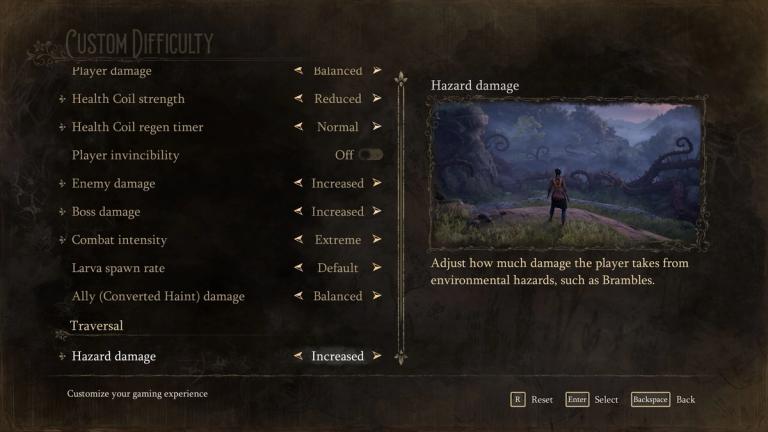
Task: Click right arrow for Combat intensity Extreme
Action: pos(376,240)
